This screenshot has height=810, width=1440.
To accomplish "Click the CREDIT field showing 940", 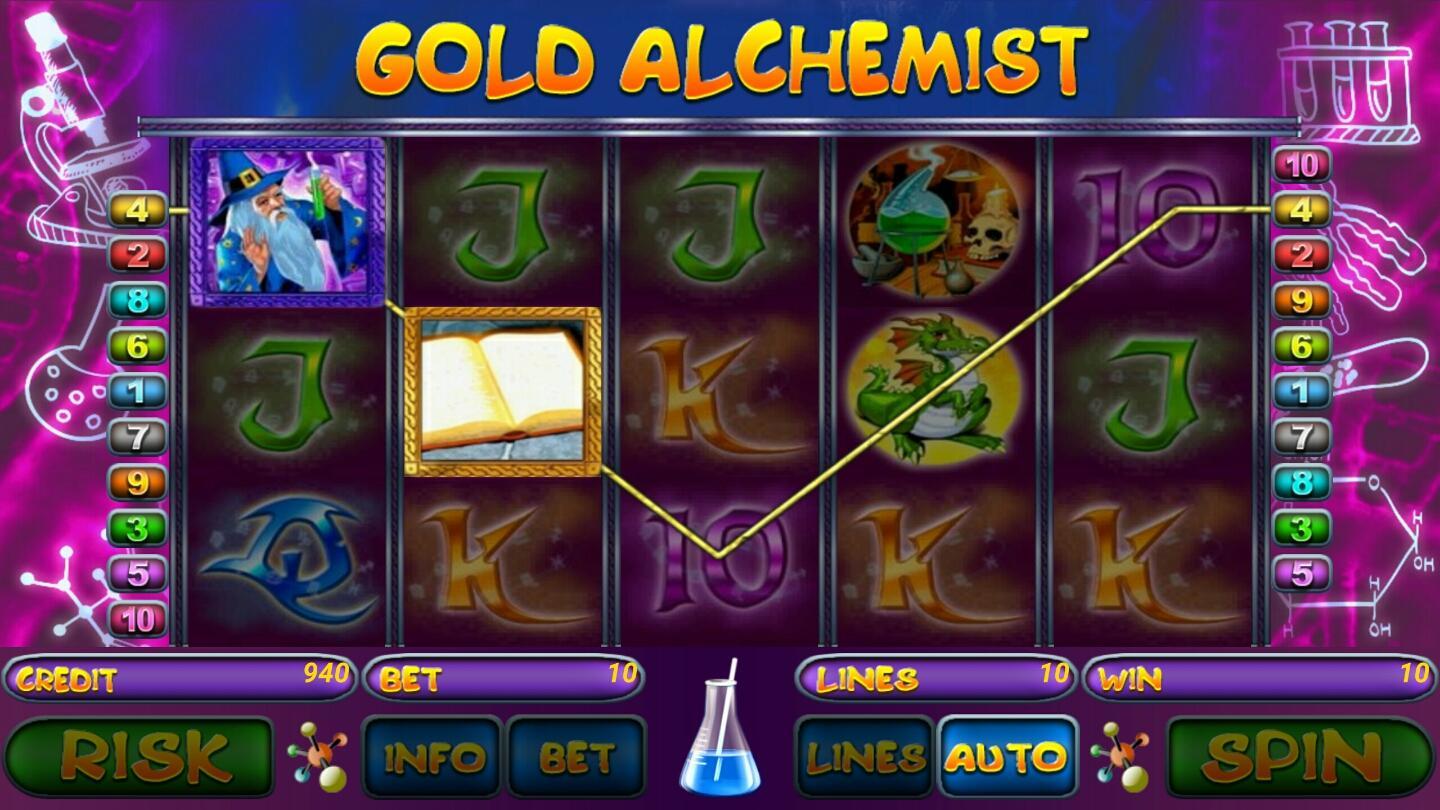I will click(180, 678).
